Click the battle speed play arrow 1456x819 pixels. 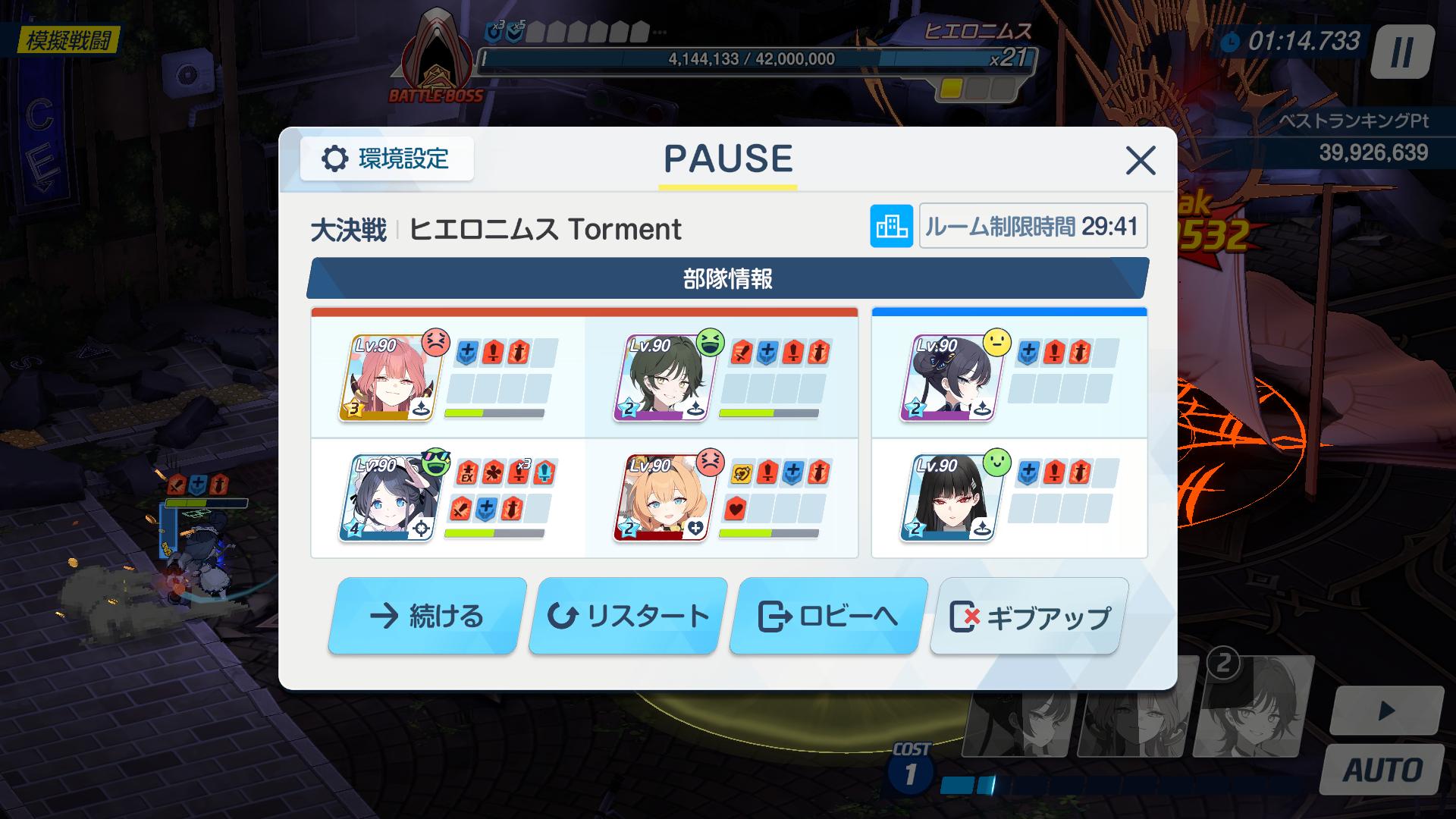(1386, 711)
